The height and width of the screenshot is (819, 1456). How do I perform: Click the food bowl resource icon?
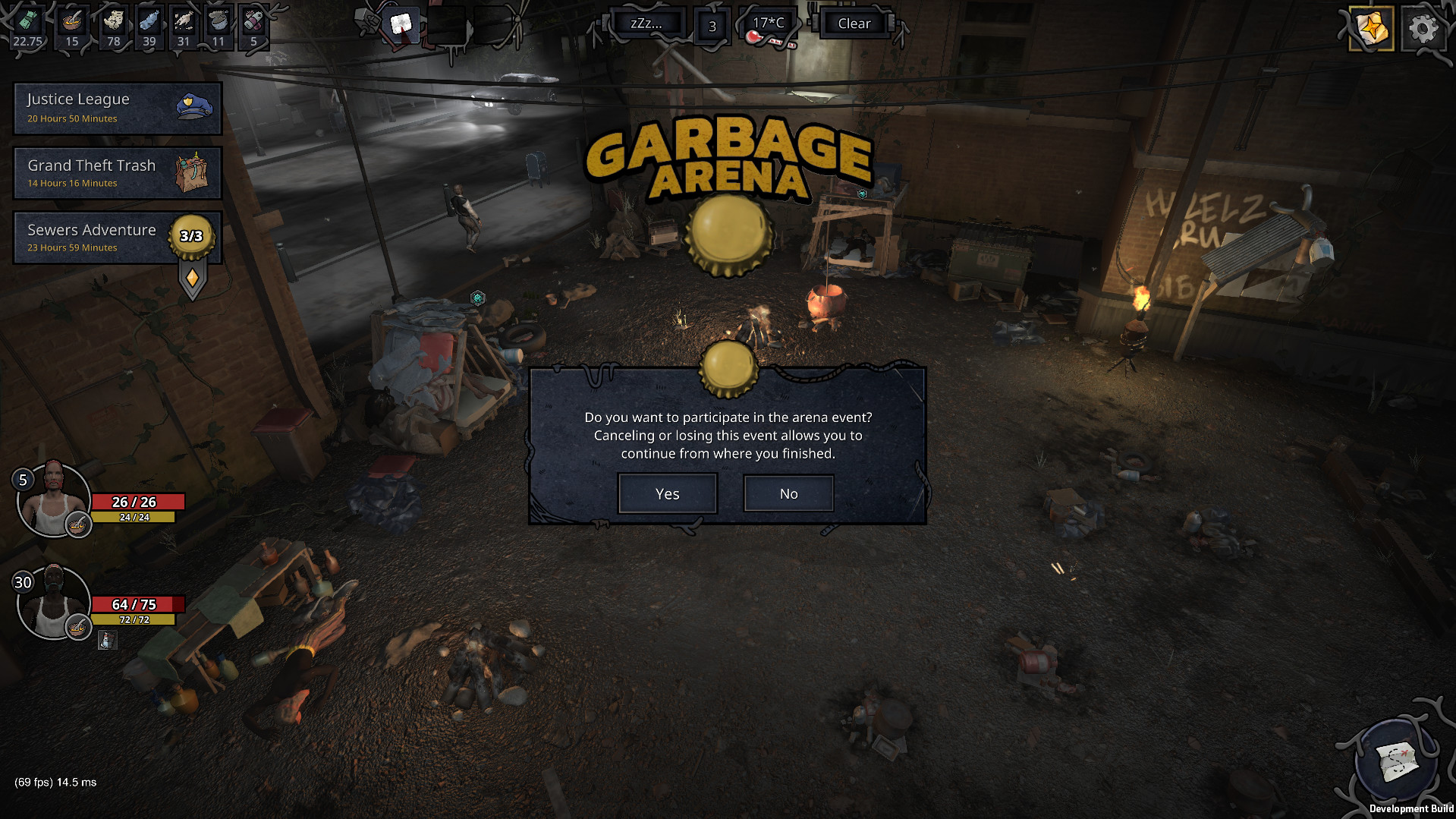coord(73,23)
